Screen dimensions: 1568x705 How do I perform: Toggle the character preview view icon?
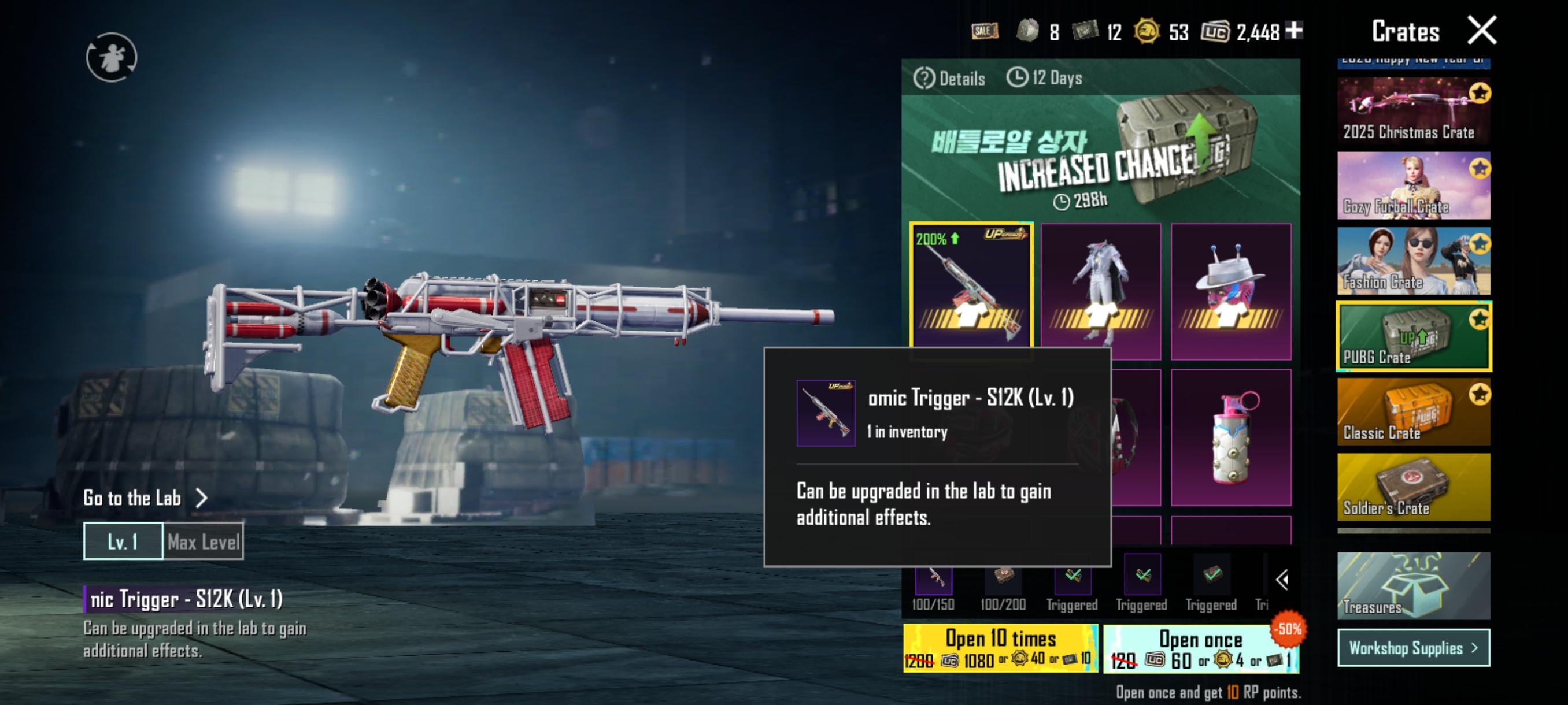[112, 57]
